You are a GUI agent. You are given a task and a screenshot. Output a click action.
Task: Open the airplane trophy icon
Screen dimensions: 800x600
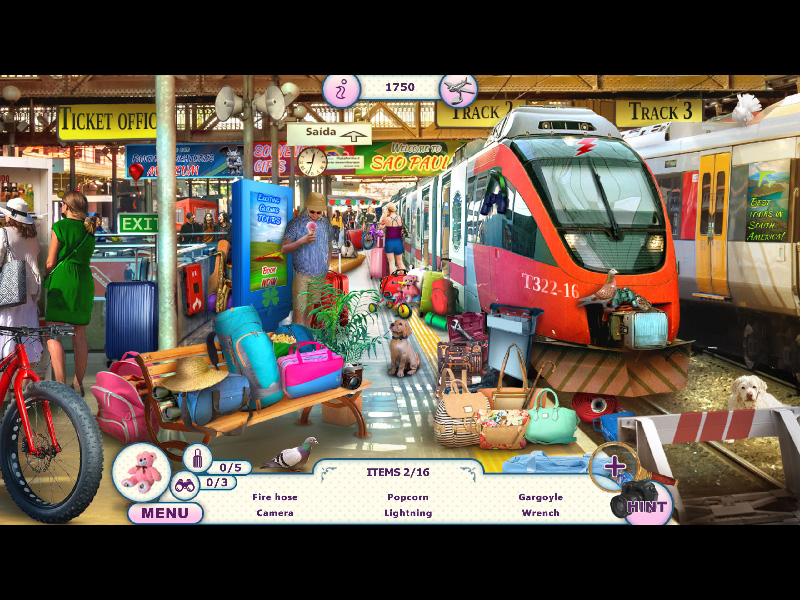coord(458,90)
